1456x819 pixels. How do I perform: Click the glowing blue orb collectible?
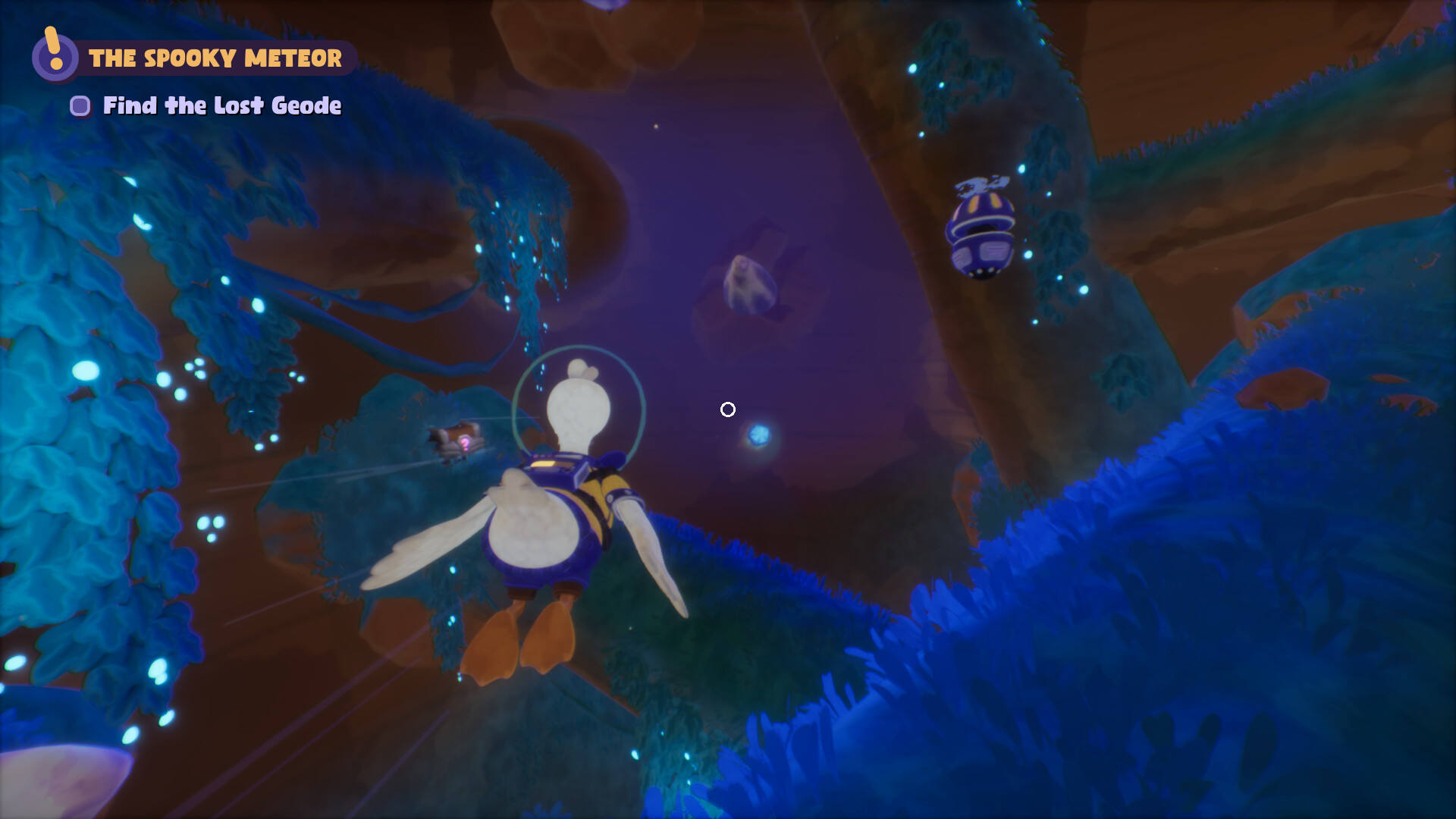[761, 435]
